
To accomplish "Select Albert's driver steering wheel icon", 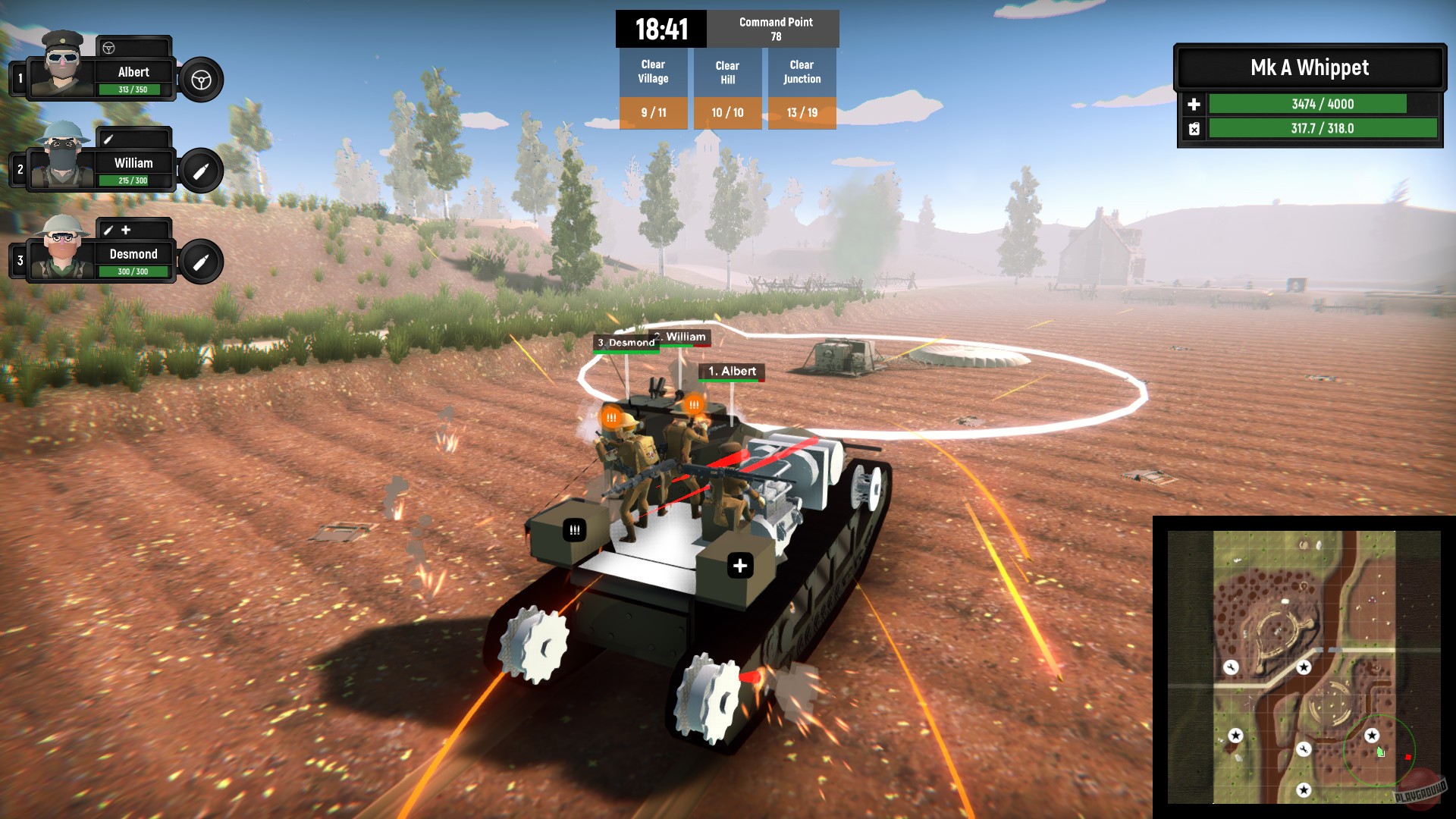I will click(x=200, y=81).
